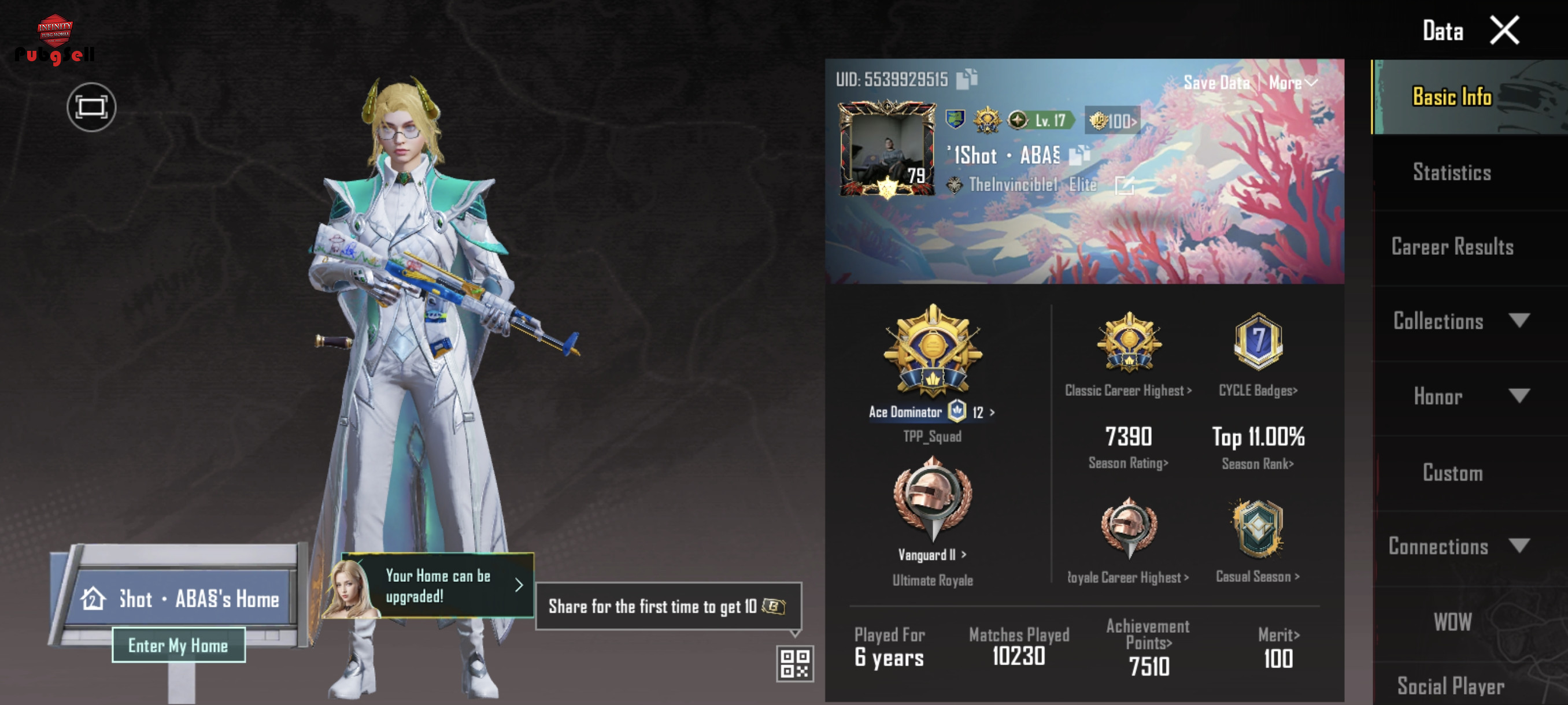Image resolution: width=1568 pixels, height=705 pixels.
Task: View Classic Career Highest
Action: click(x=1128, y=391)
